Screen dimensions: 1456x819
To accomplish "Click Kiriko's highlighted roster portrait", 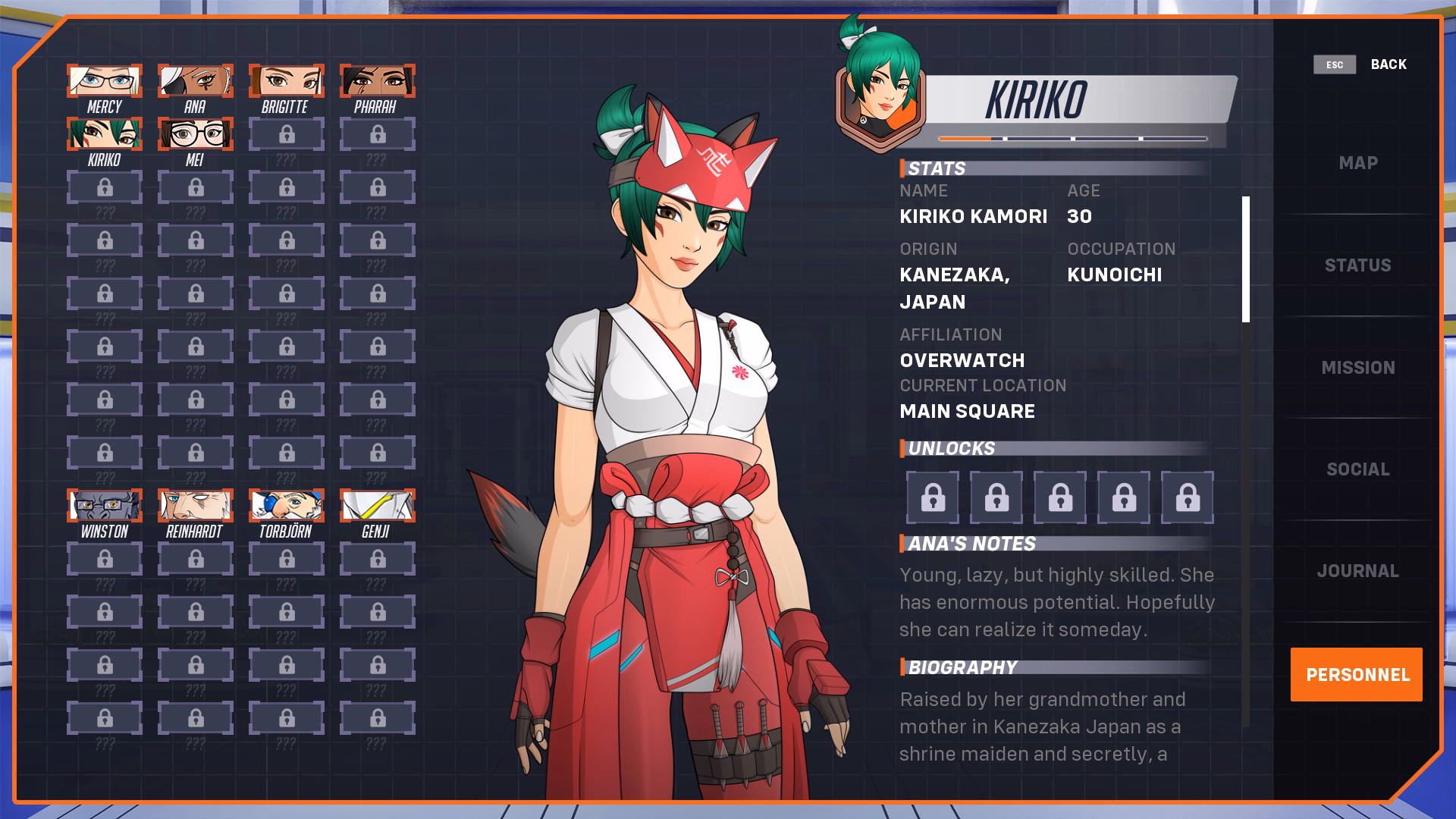I will click(105, 134).
